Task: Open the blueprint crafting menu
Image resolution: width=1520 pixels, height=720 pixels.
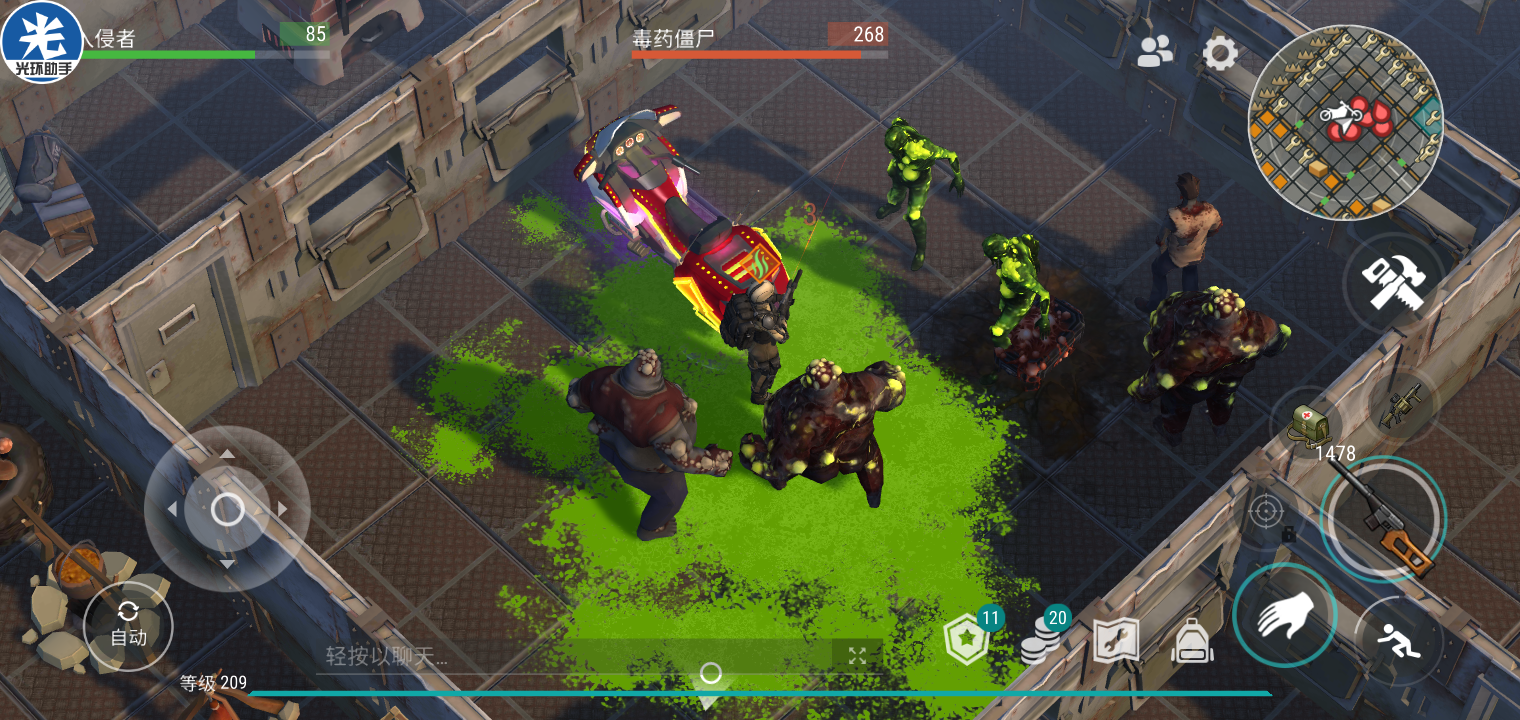Action: (1116, 641)
